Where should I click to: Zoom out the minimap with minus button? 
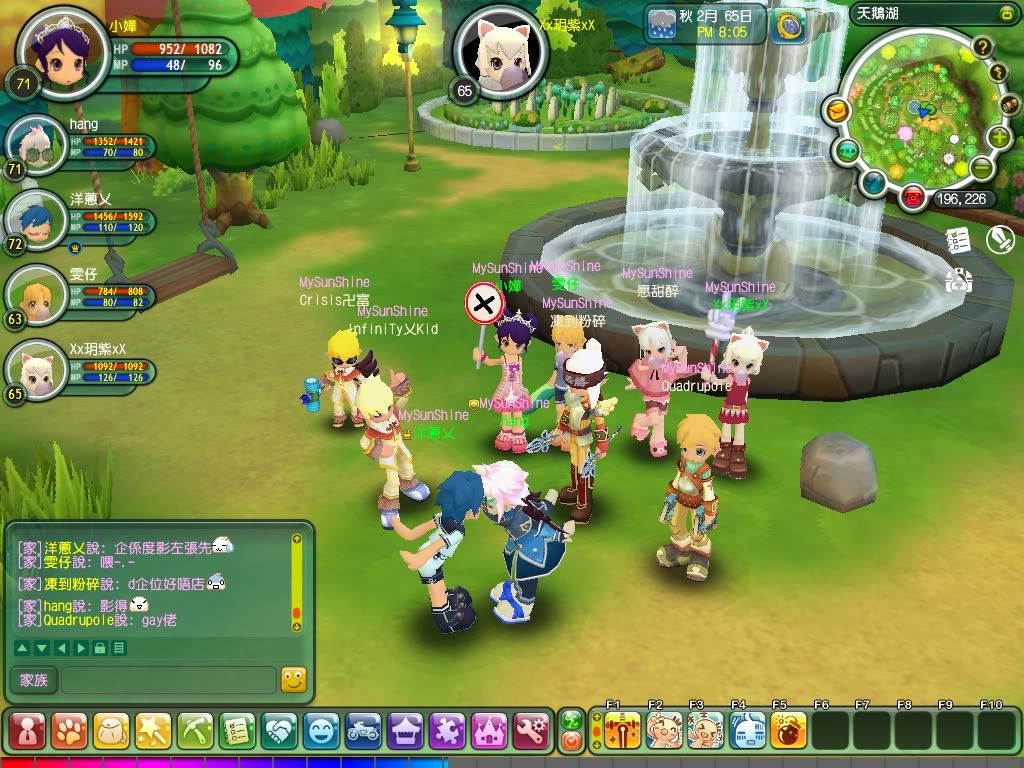coord(983,168)
